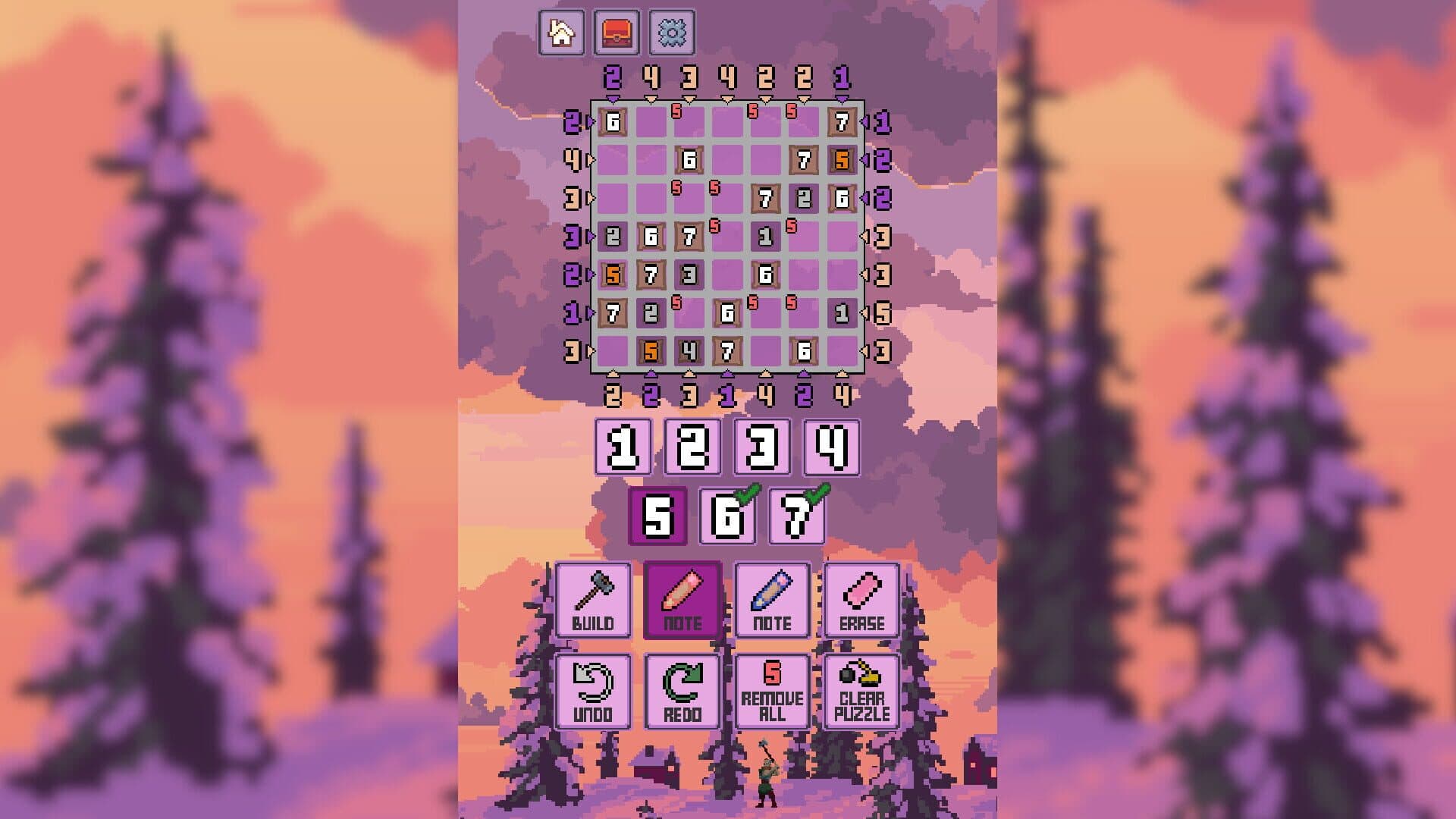Clear the entire puzzle

pos(861,692)
